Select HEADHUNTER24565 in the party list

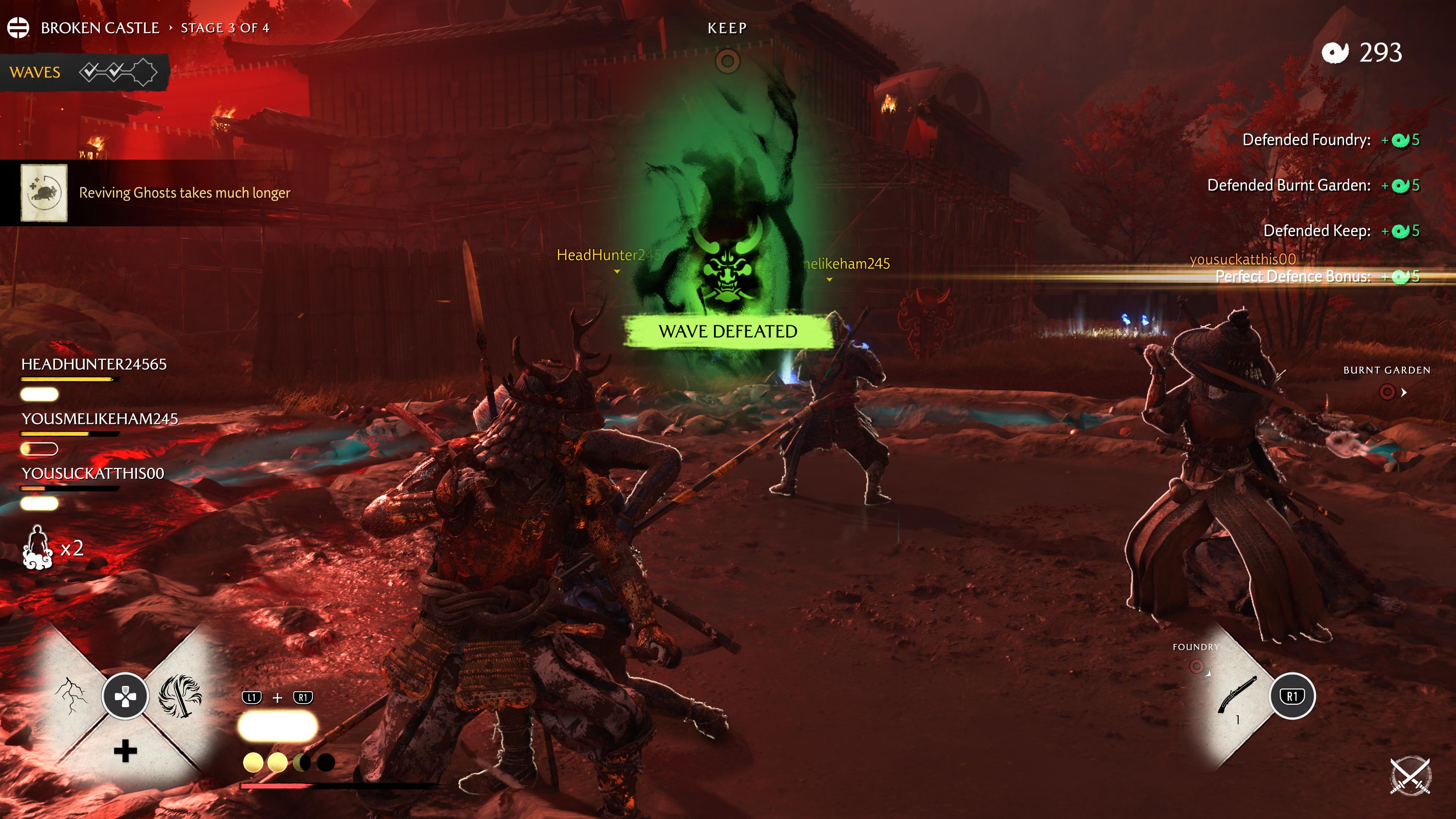click(x=94, y=364)
